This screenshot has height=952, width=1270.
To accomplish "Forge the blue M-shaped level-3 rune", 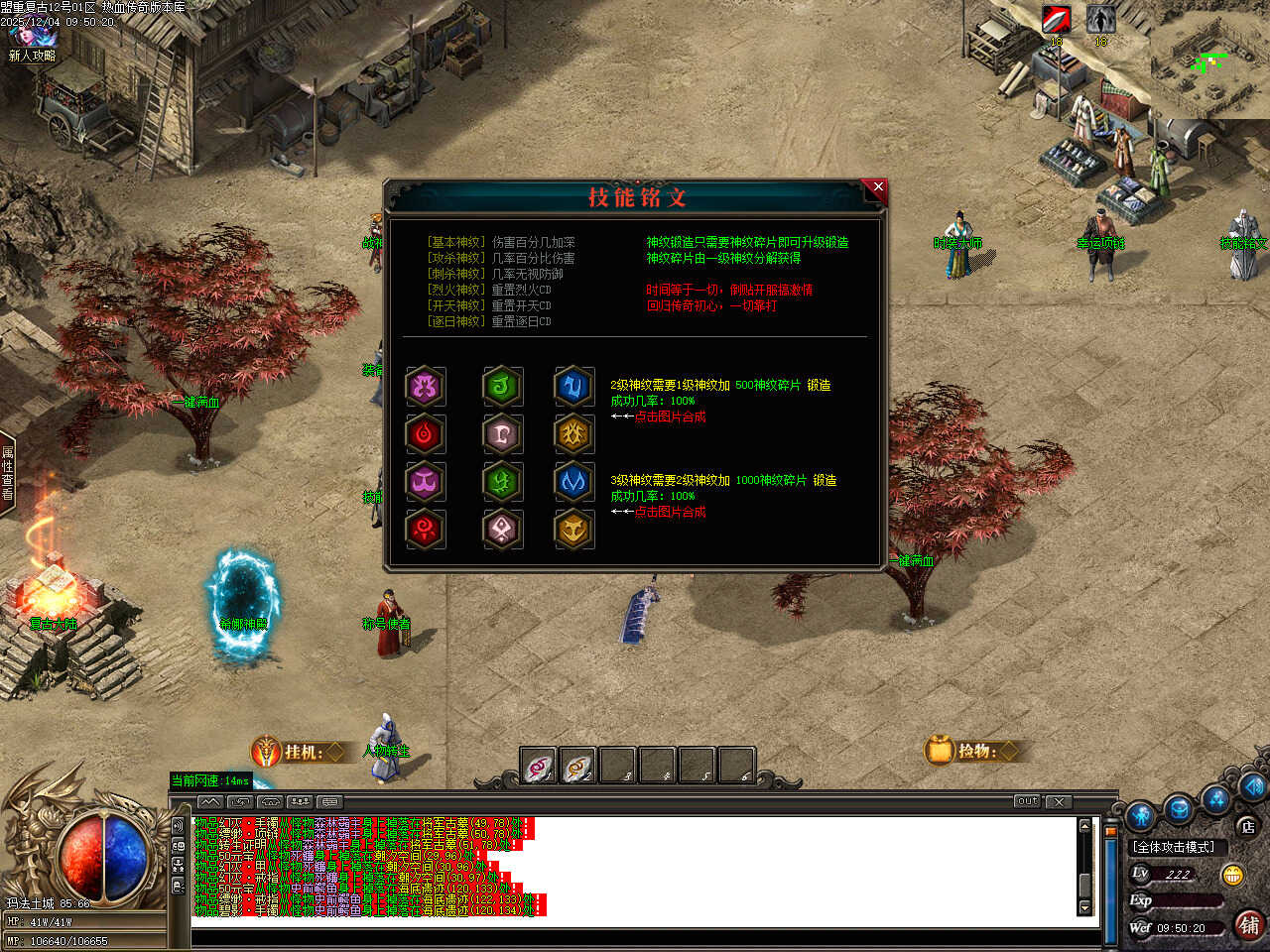I will coord(573,481).
